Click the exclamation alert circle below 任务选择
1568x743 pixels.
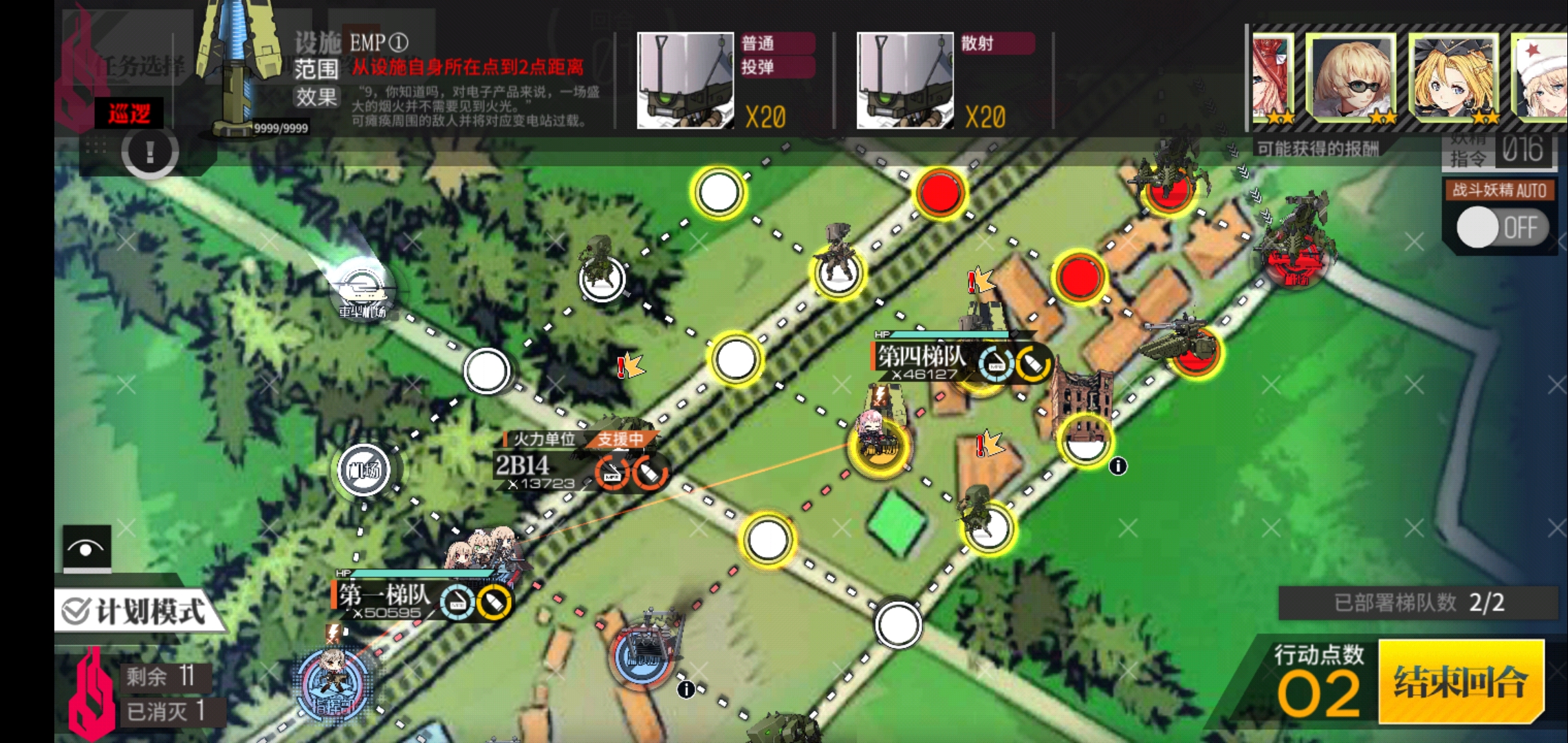click(150, 153)
